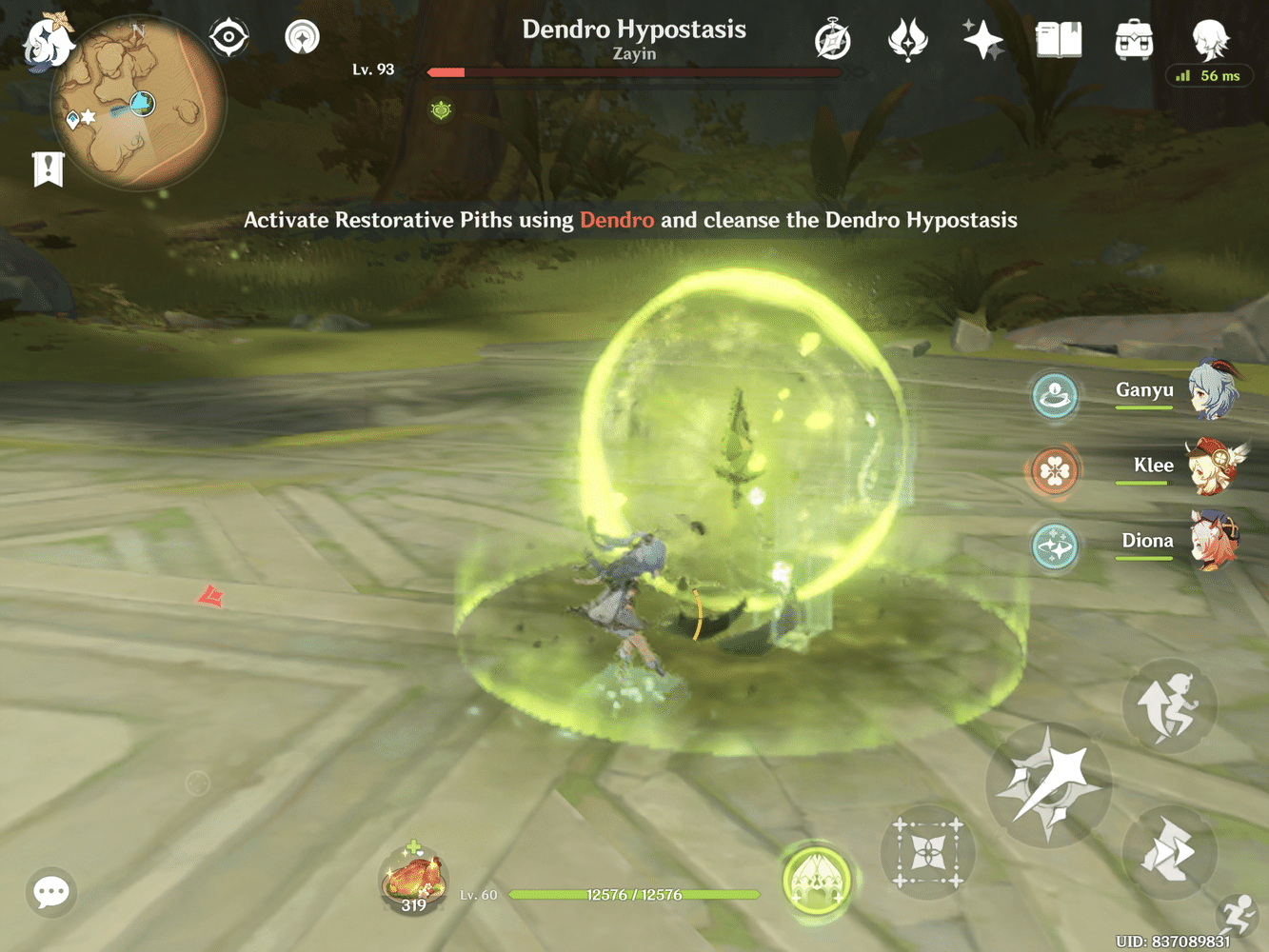Viewport: 1269px width, 952px height.
Task: Open the in-game chat
Action: pos(50,892)
